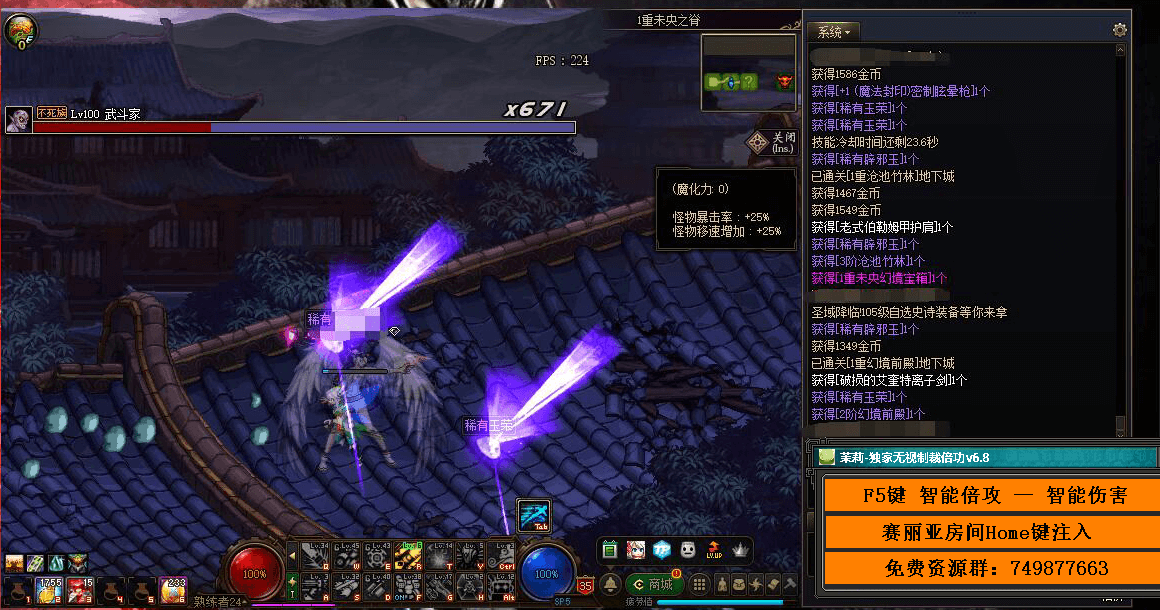Click the skill bar left arrow expander
1160x610 pixels.
tap(292, 553)
